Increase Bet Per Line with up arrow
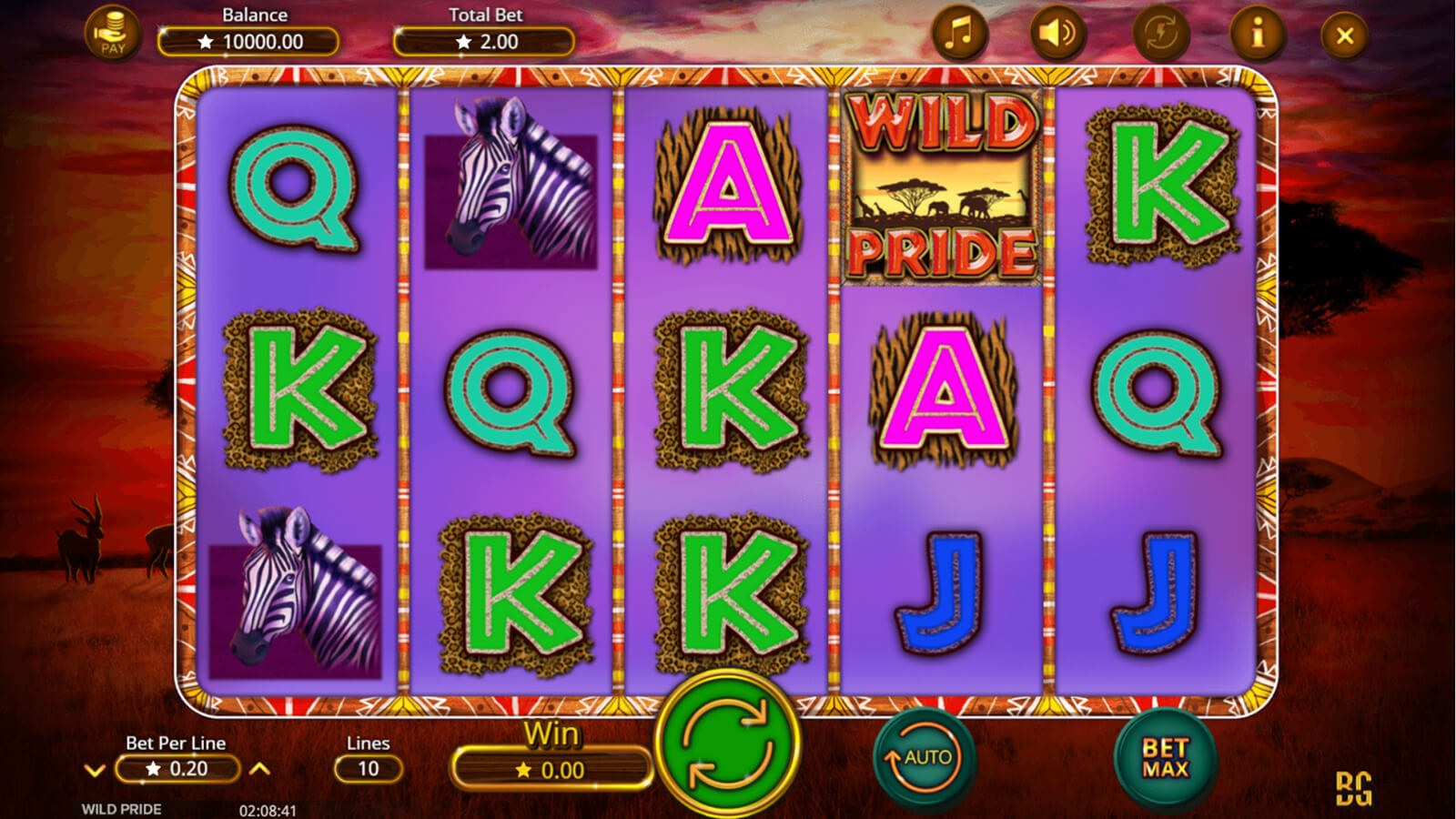Viewport: 1456px width, 819px height. (x=260, y=770)
